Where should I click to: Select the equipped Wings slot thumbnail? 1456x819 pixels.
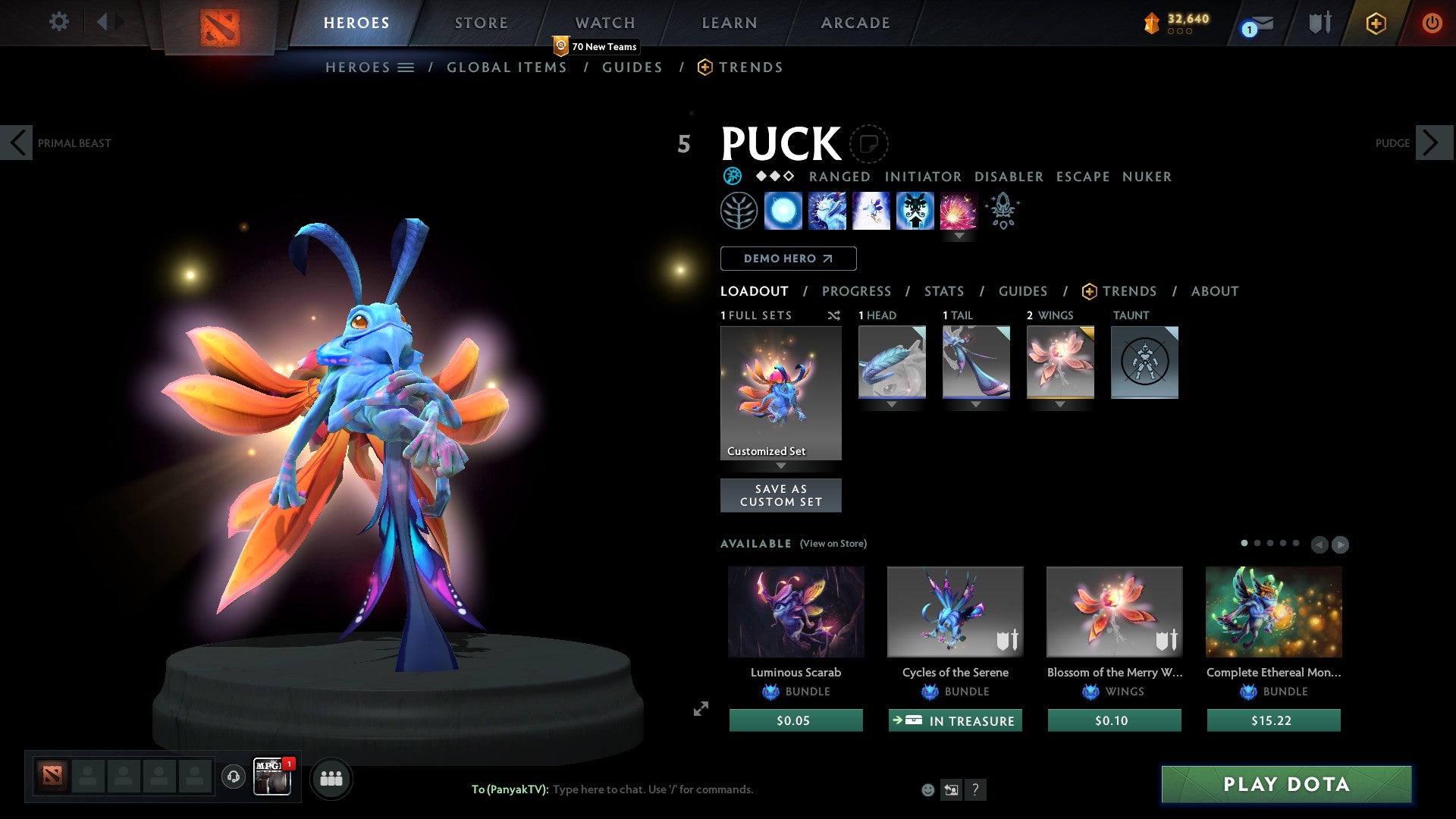pos(1059,362)
